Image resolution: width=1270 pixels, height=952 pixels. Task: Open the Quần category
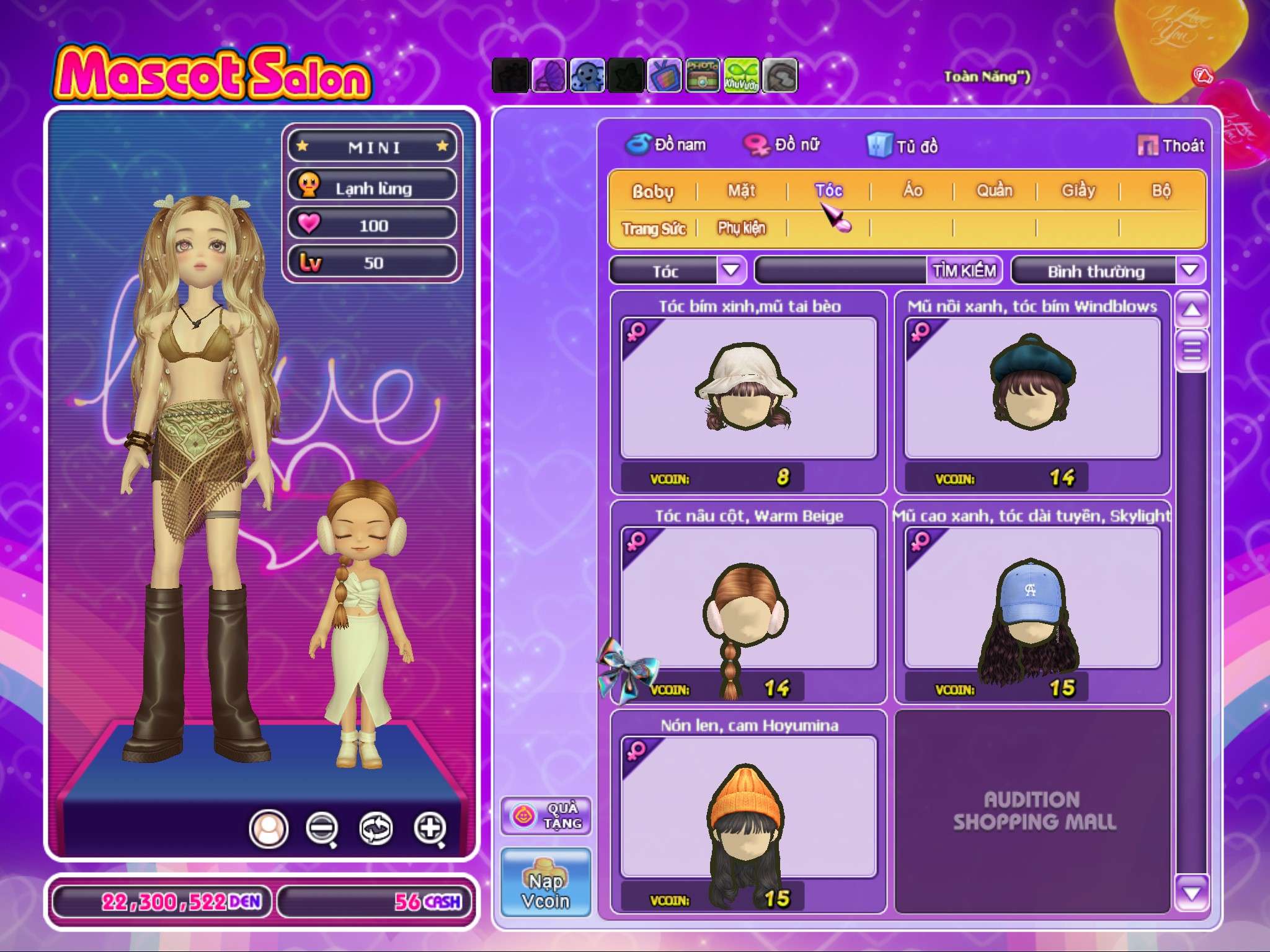pos(994,190)
